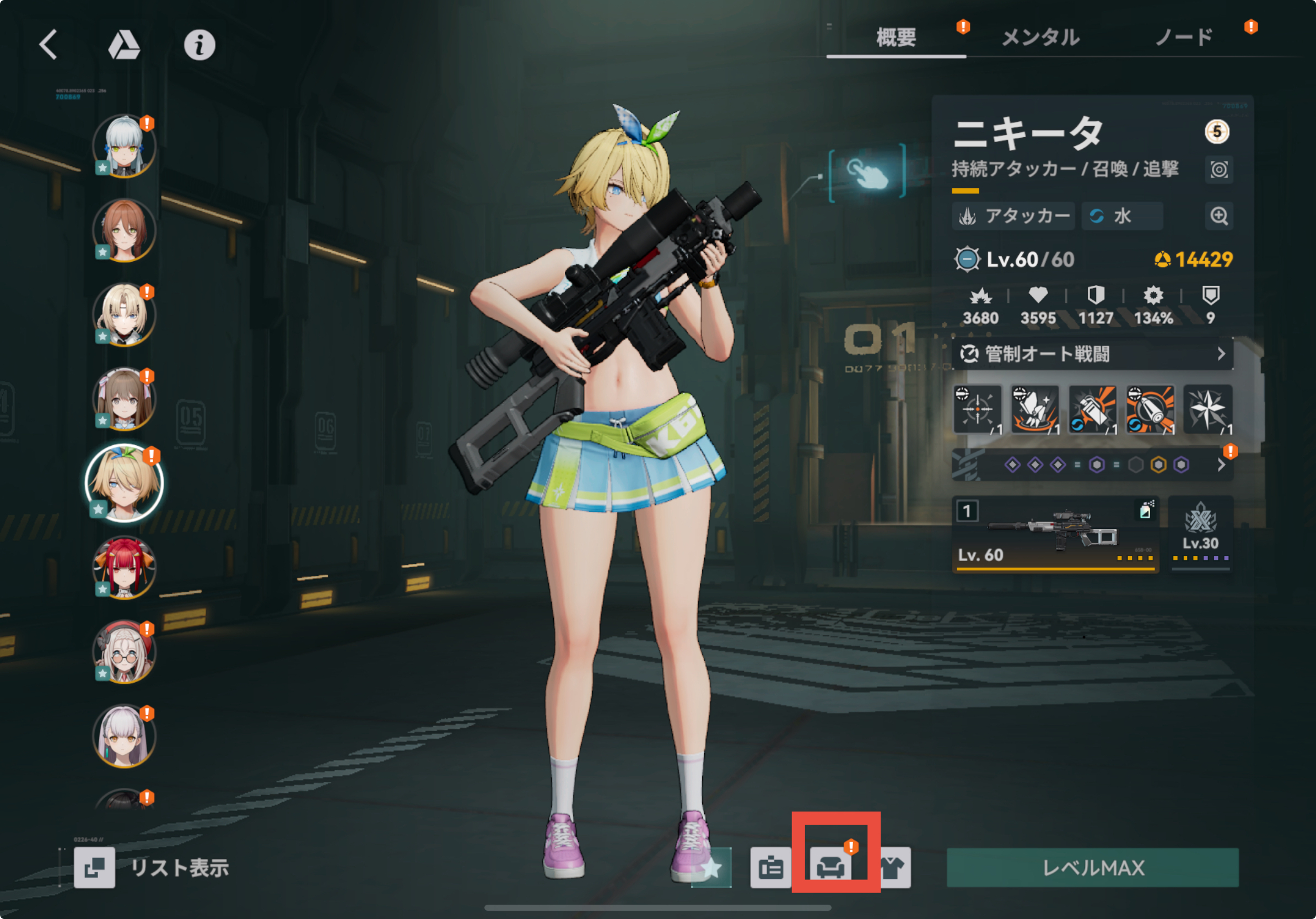Switch to the メンタル tab
This screenshot has width=1316, height=919.
[x=1040, y=38]
